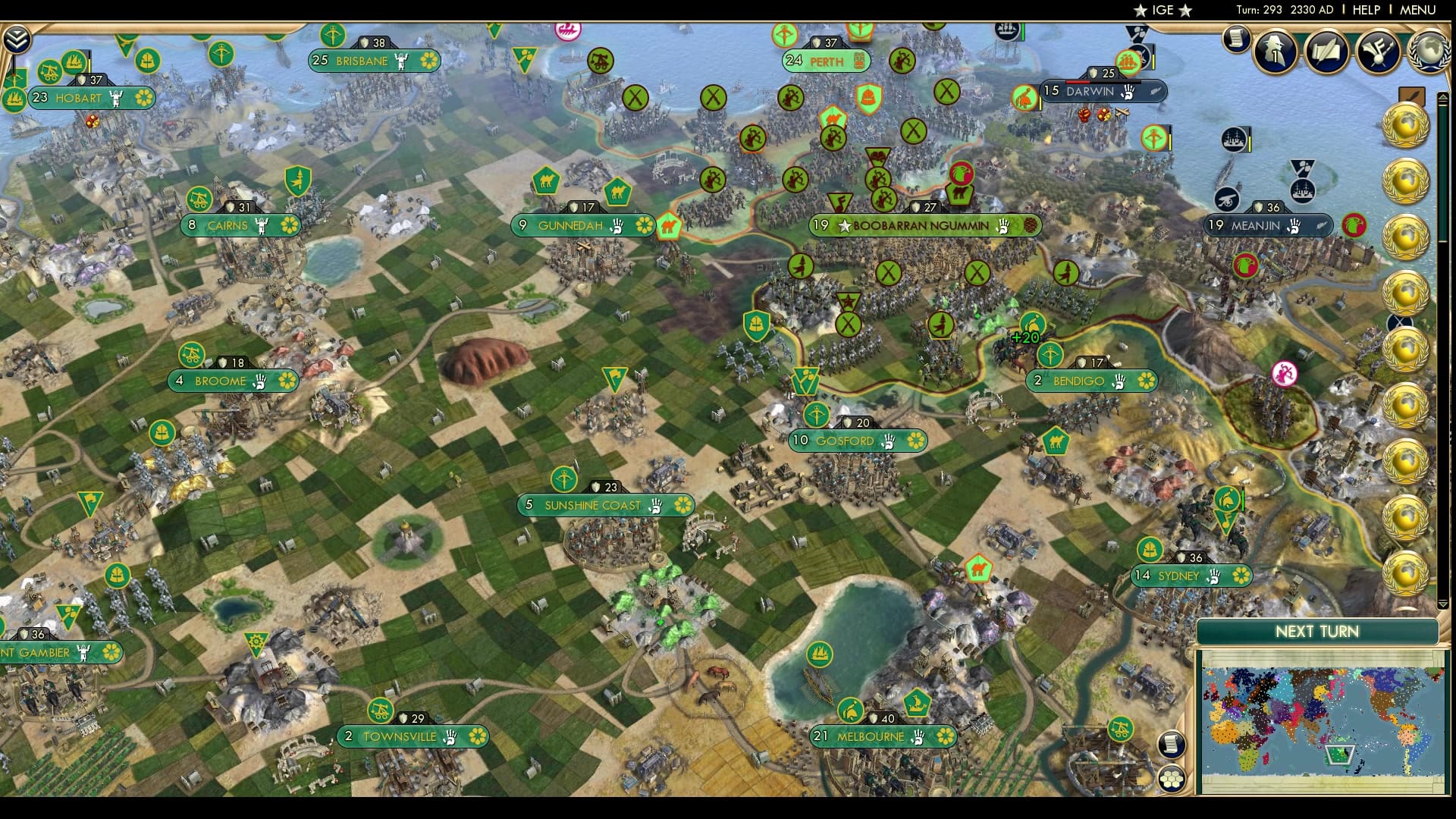The width and height of the screenshot is (1456, 819).
Task: Open the Notification Log scroll icon top right
Action: [x=1236, y=39]
